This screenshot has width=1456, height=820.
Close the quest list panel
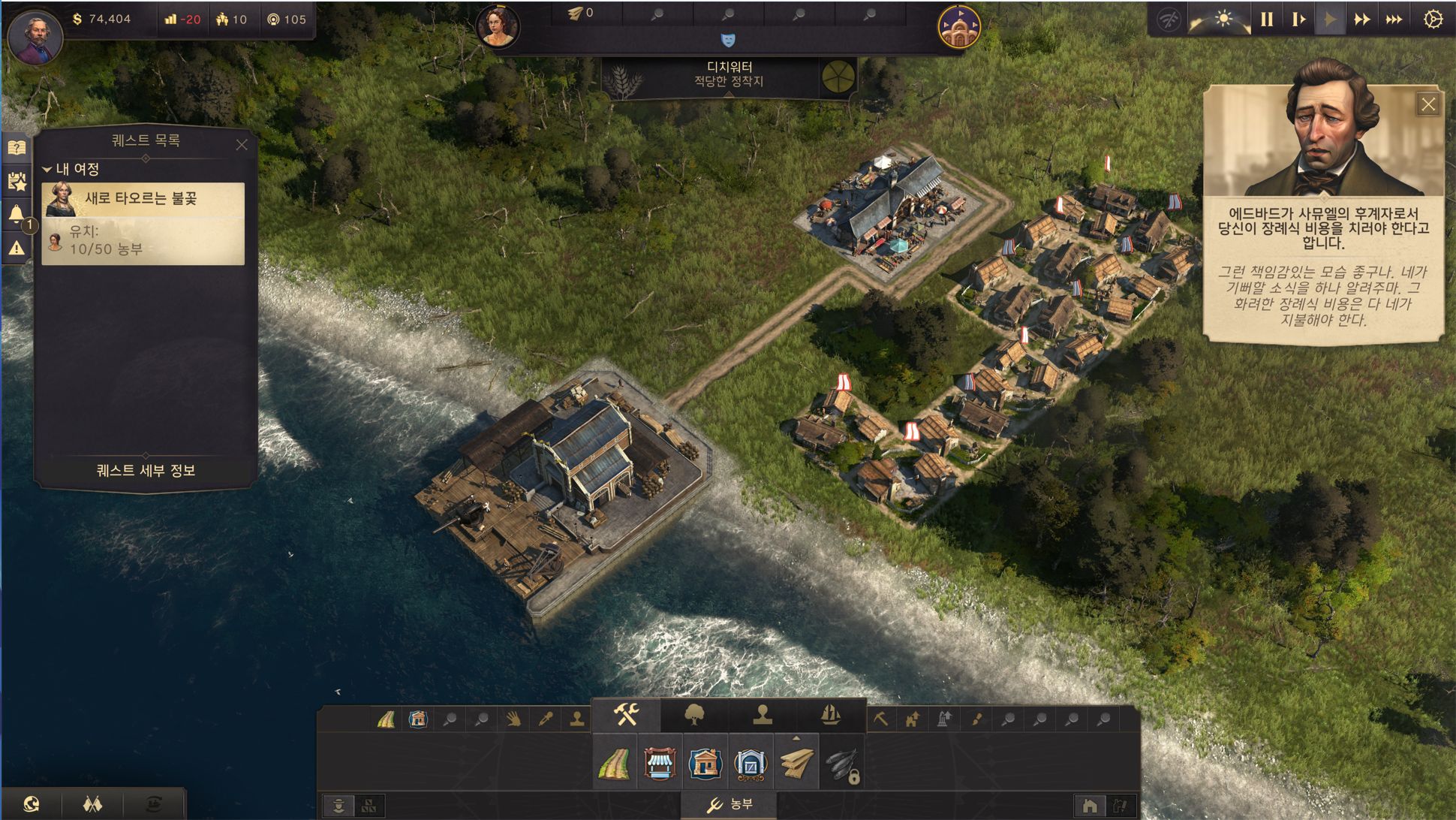(x=242, y=145)
